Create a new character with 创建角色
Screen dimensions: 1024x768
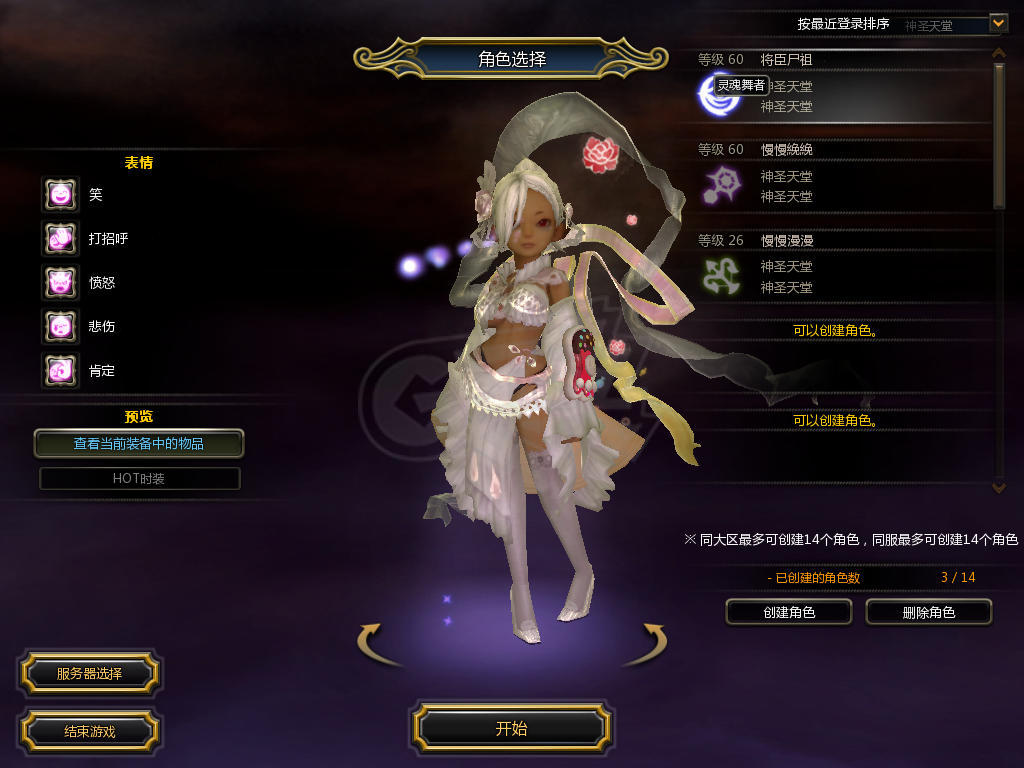tap(788, 612)
